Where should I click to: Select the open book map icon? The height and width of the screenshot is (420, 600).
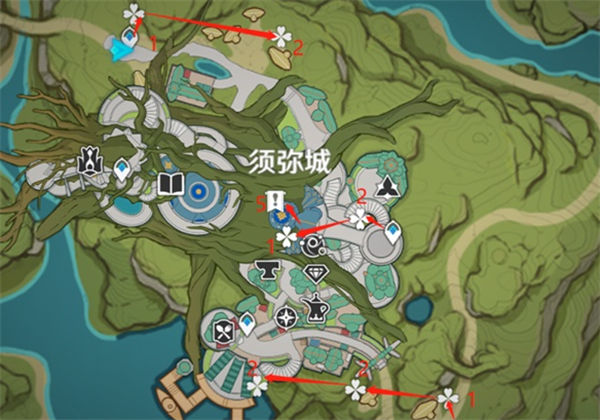click(x=168, y=183)
